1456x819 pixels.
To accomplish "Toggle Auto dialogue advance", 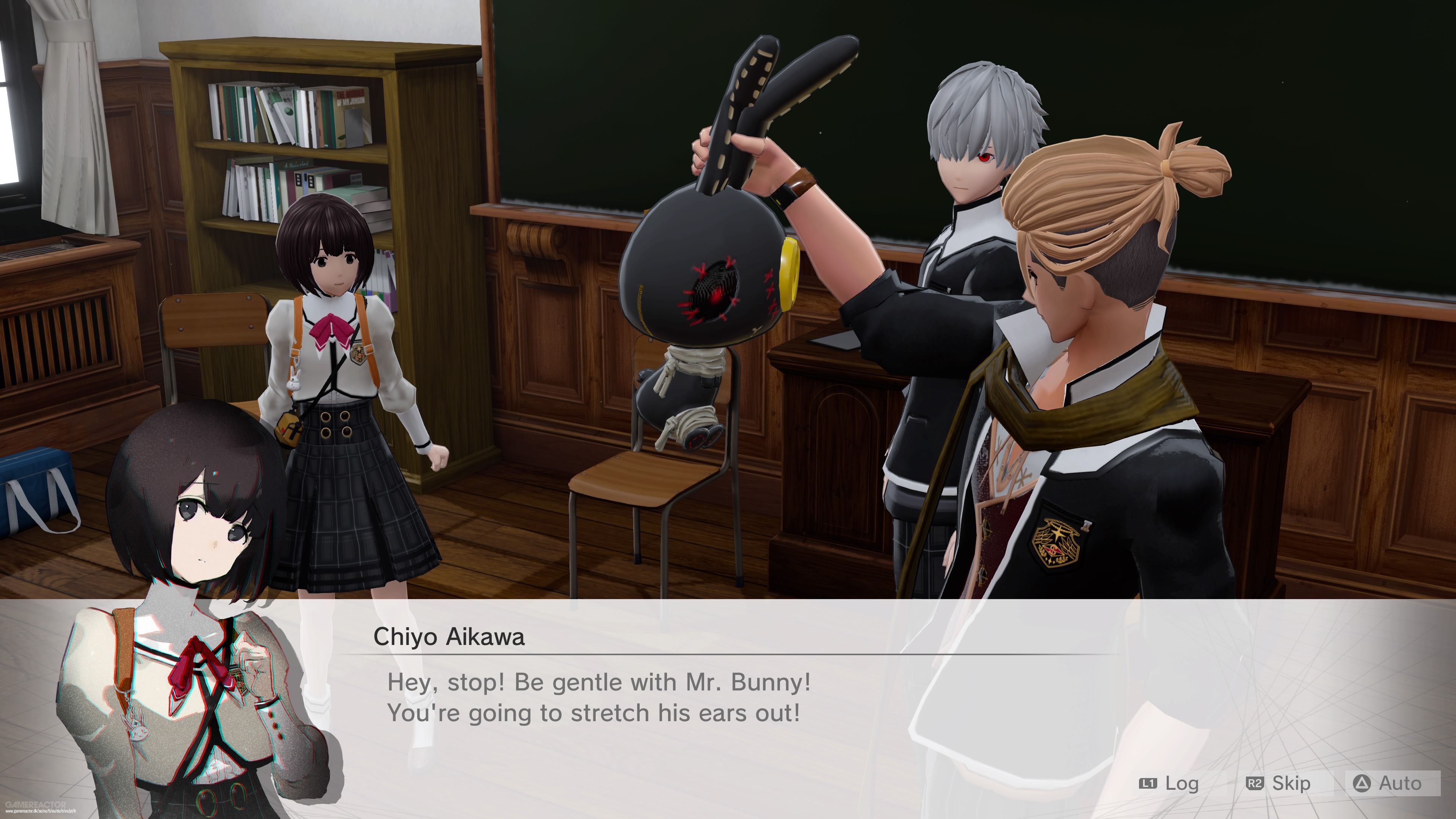I will (x=1392, y=783).
